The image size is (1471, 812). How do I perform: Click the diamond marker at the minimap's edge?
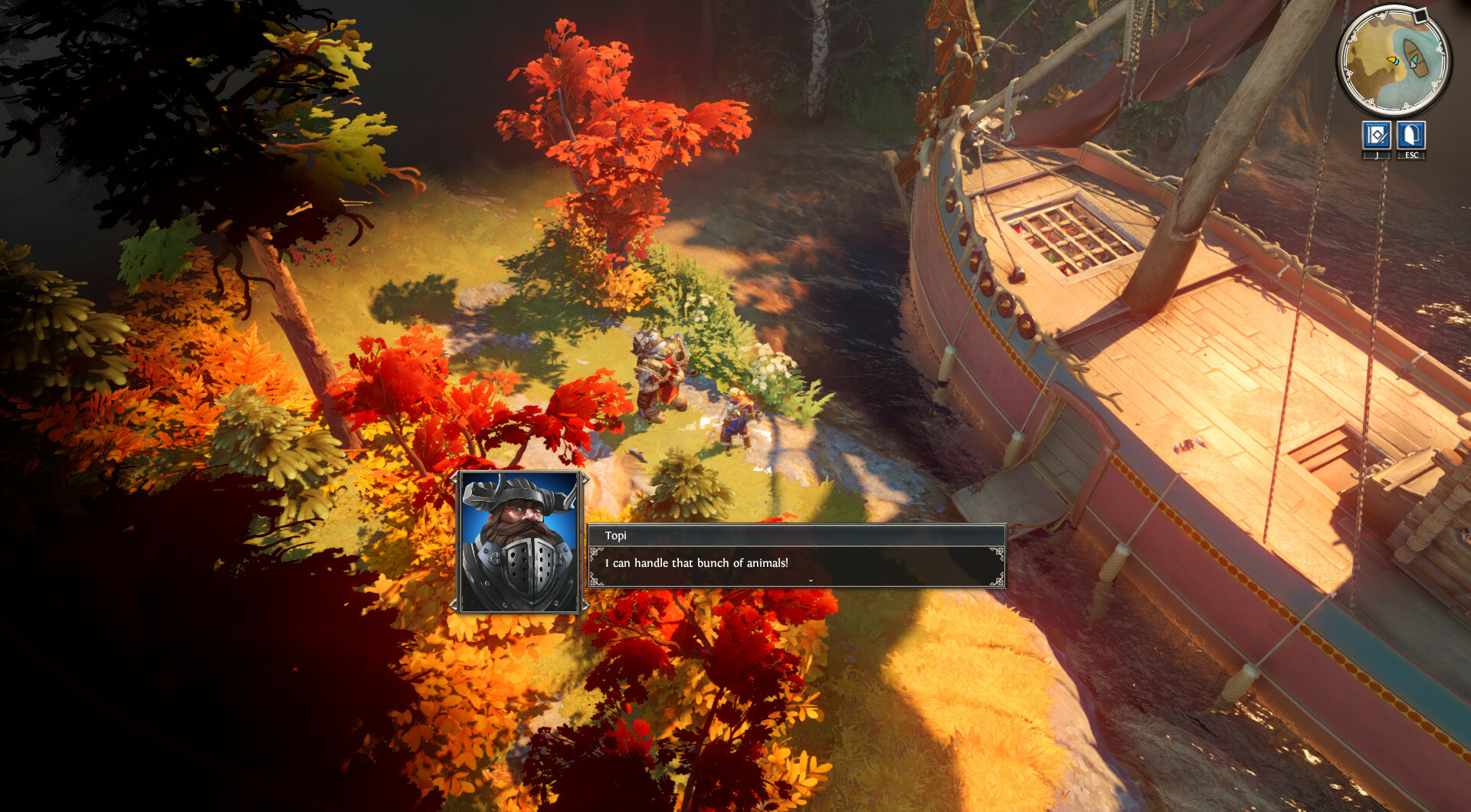[1420, 15]
